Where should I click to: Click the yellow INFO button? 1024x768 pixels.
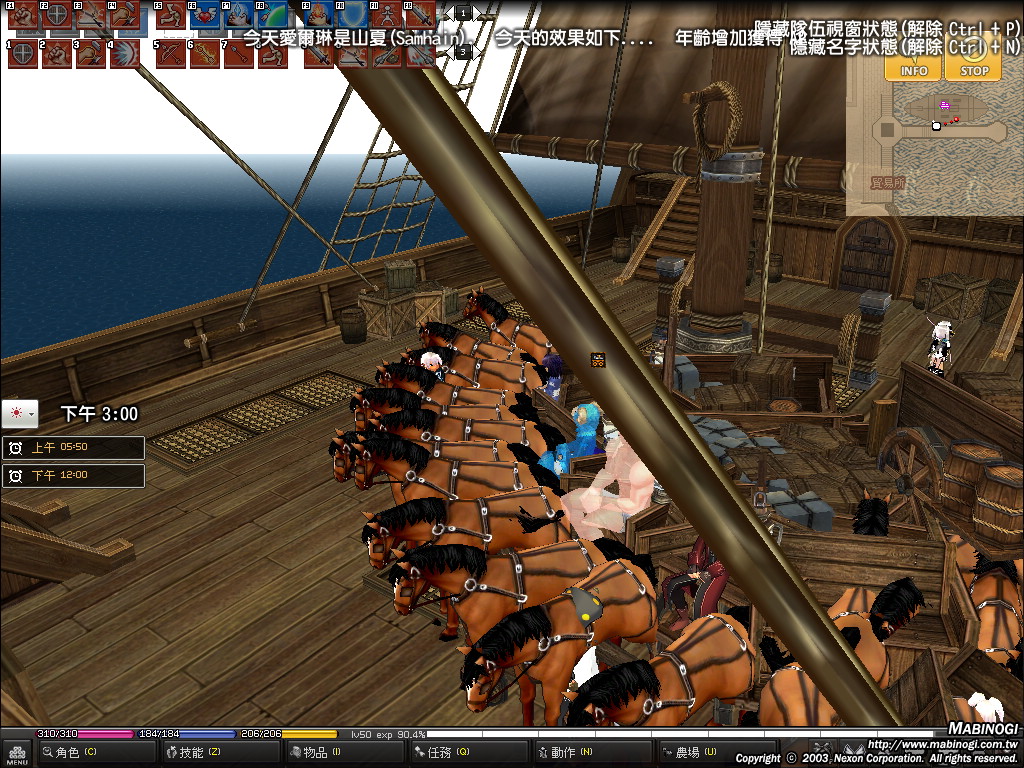tap(913, 63)
